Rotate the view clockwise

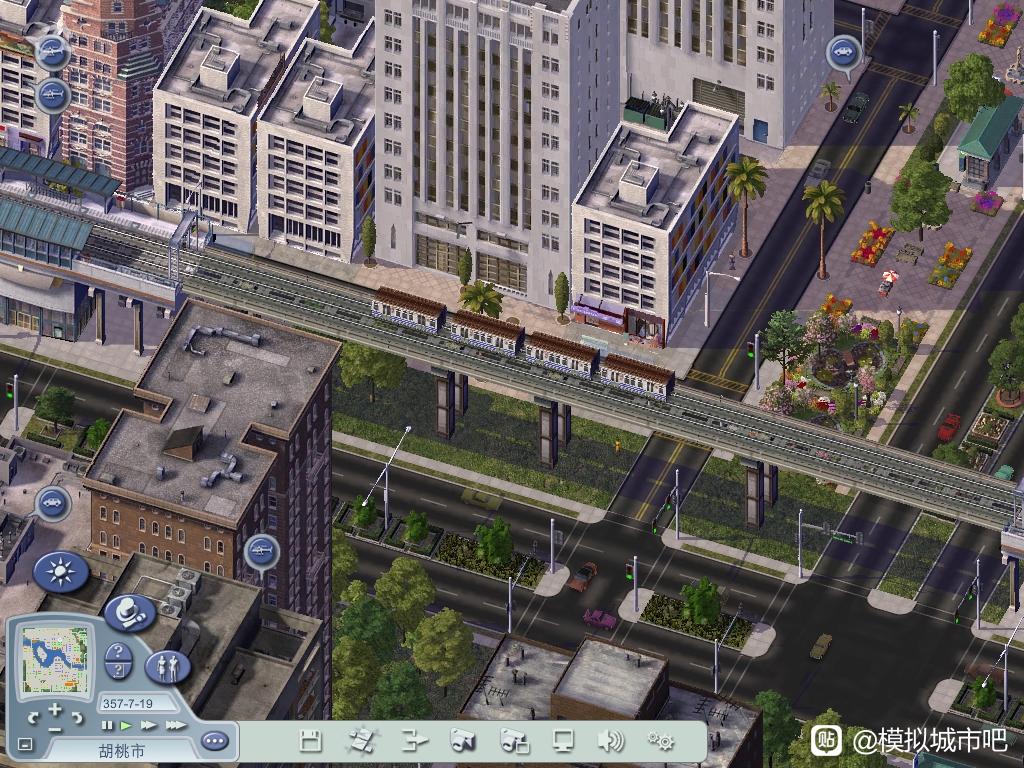(x=78, y=717)
